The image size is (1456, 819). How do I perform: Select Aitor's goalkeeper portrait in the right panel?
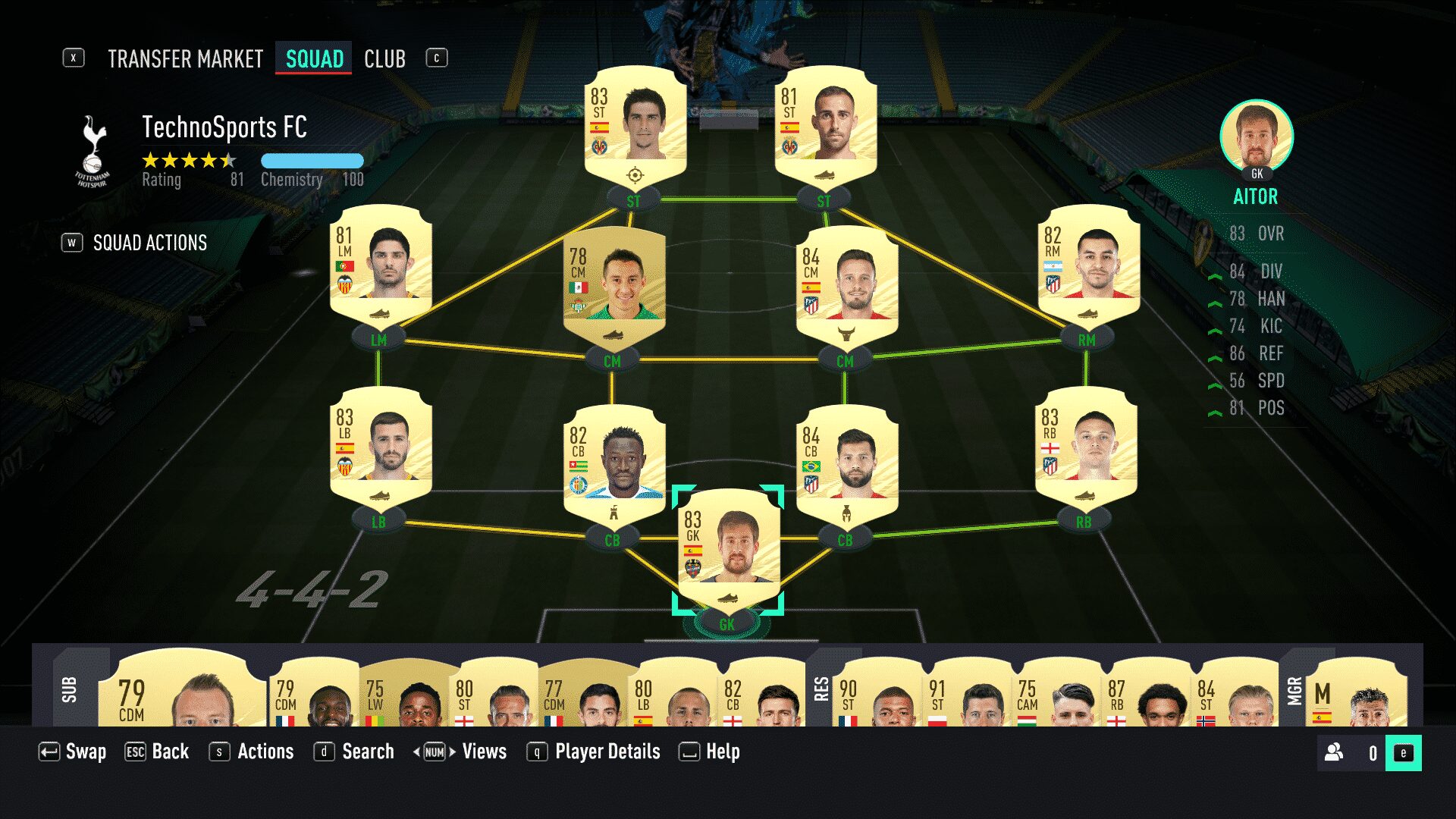[x=1257, y=138]
